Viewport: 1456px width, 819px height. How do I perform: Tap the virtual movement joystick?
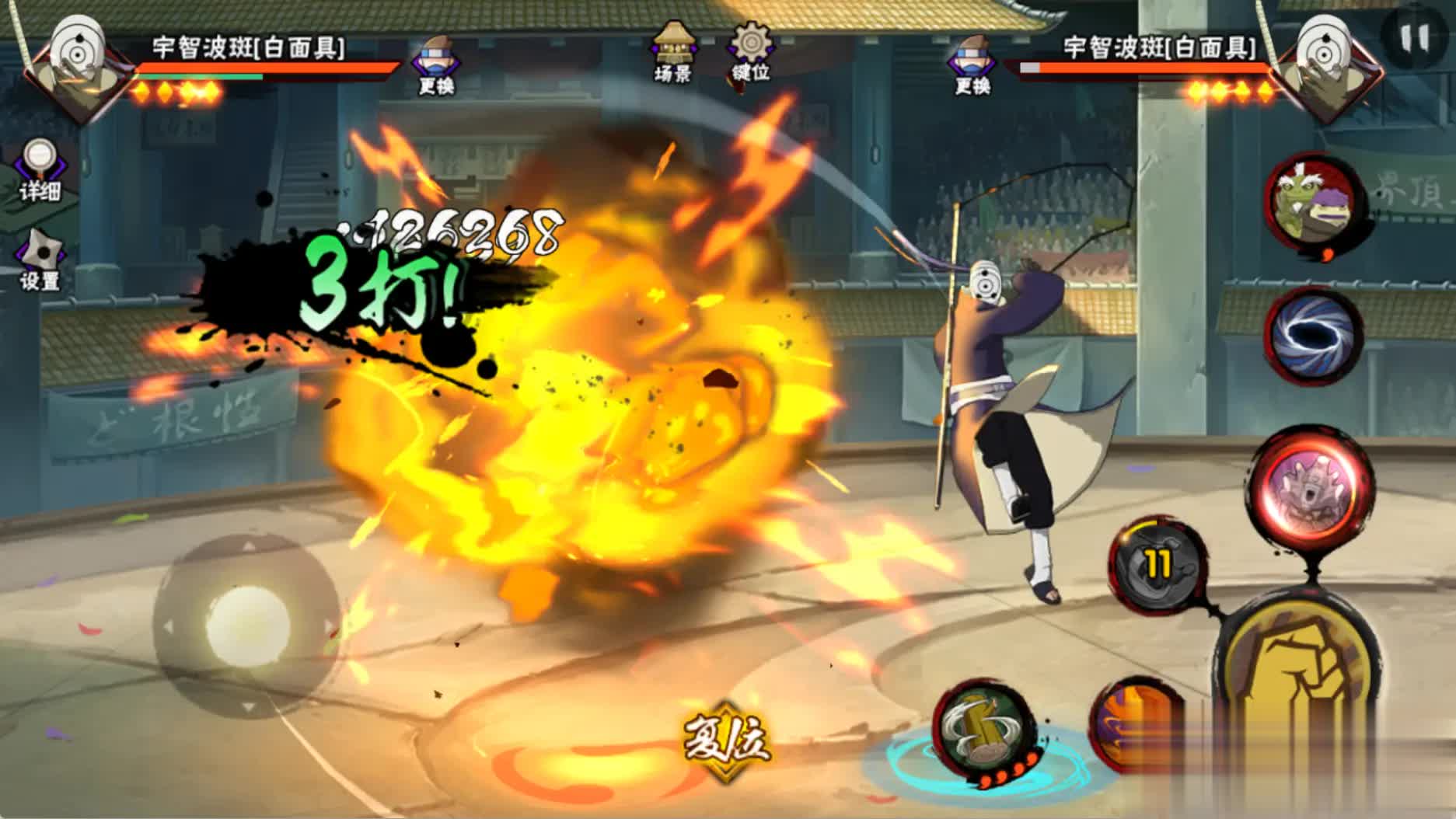247,626
